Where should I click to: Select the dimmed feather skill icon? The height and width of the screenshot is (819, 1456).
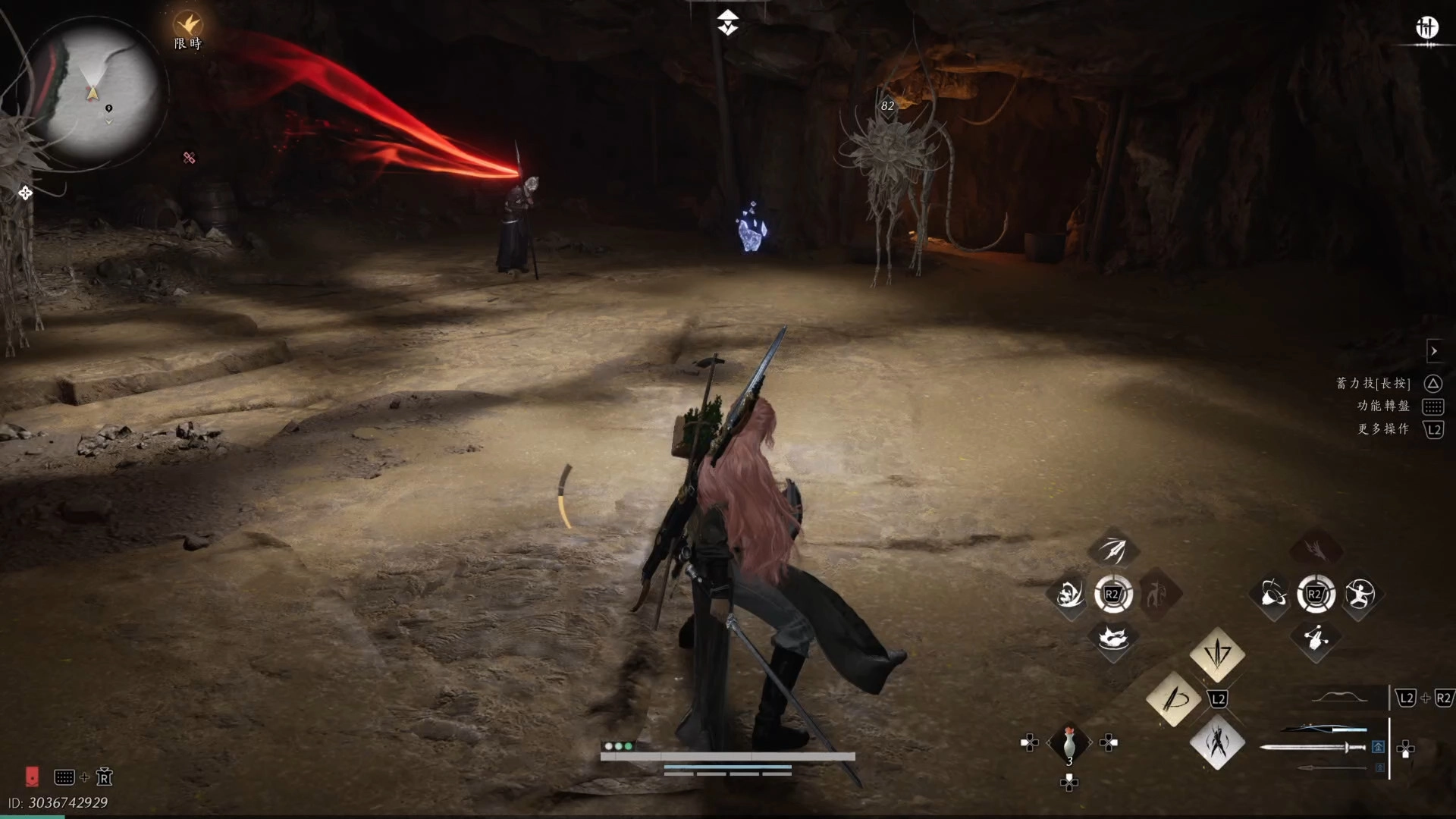1316,548
